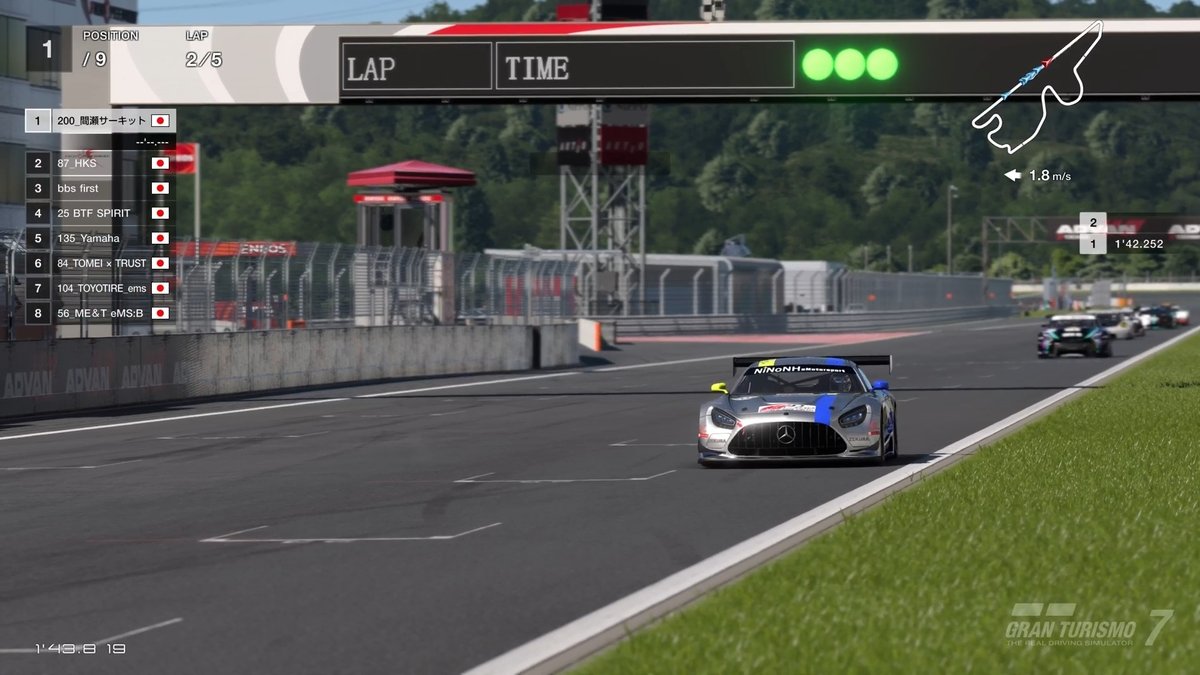Screen dimensions: 1200x675
Task: Choose the 84_TOMEI x TRUST row
Action: (x=100, y=263)
